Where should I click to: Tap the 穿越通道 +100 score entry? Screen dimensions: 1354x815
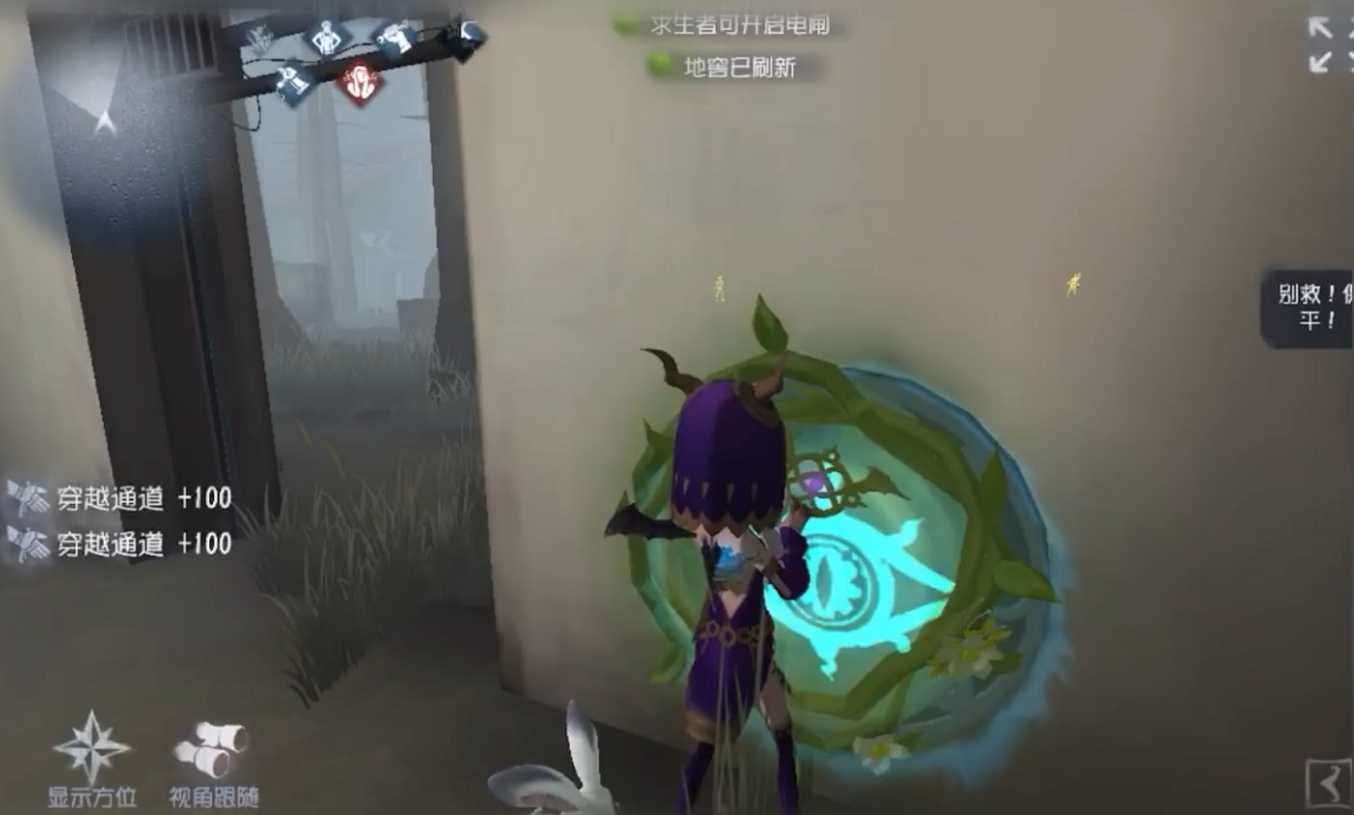145,498
